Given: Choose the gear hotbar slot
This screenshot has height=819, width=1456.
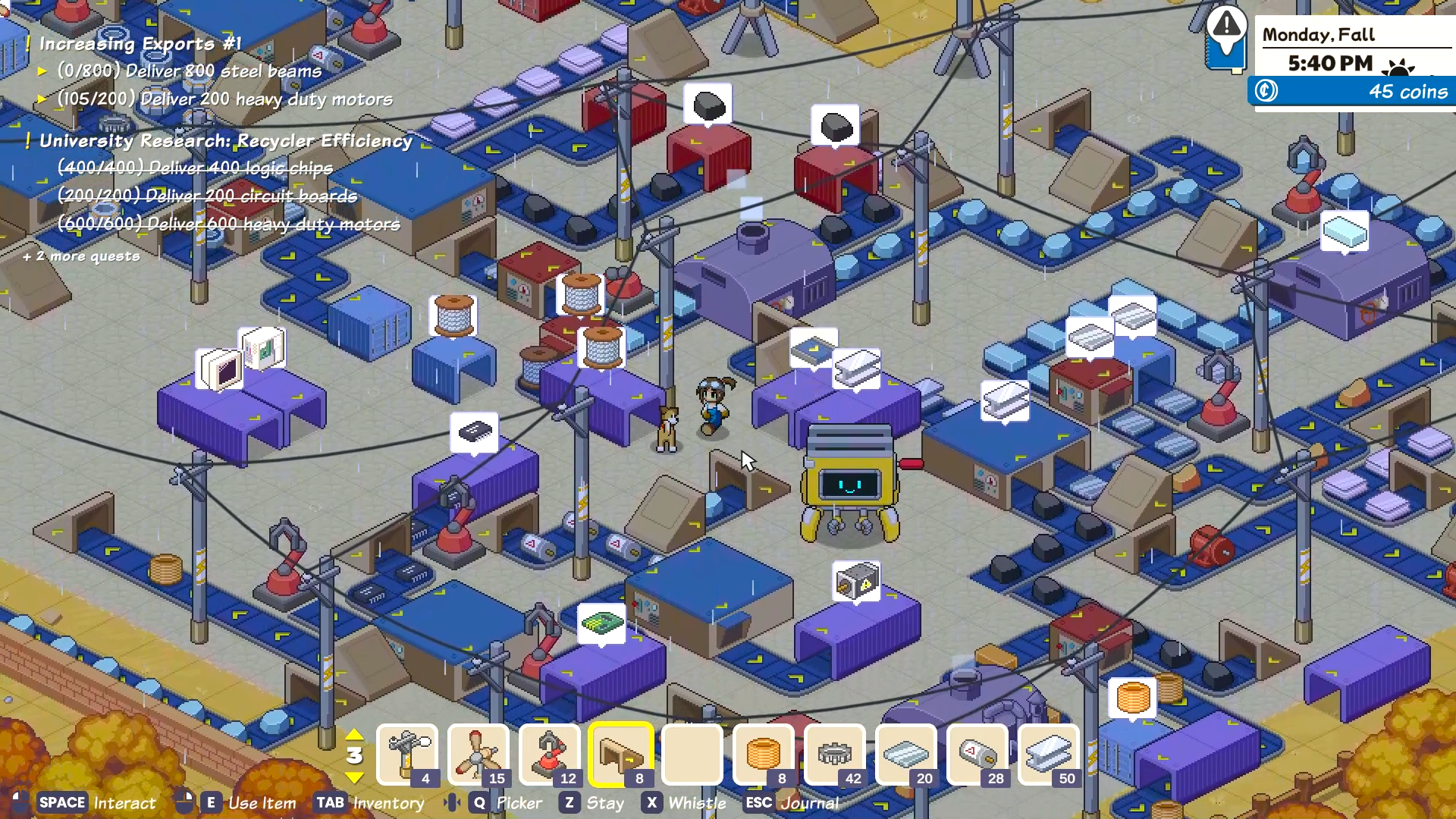Looking at the screenshot, I should [835, 755].
